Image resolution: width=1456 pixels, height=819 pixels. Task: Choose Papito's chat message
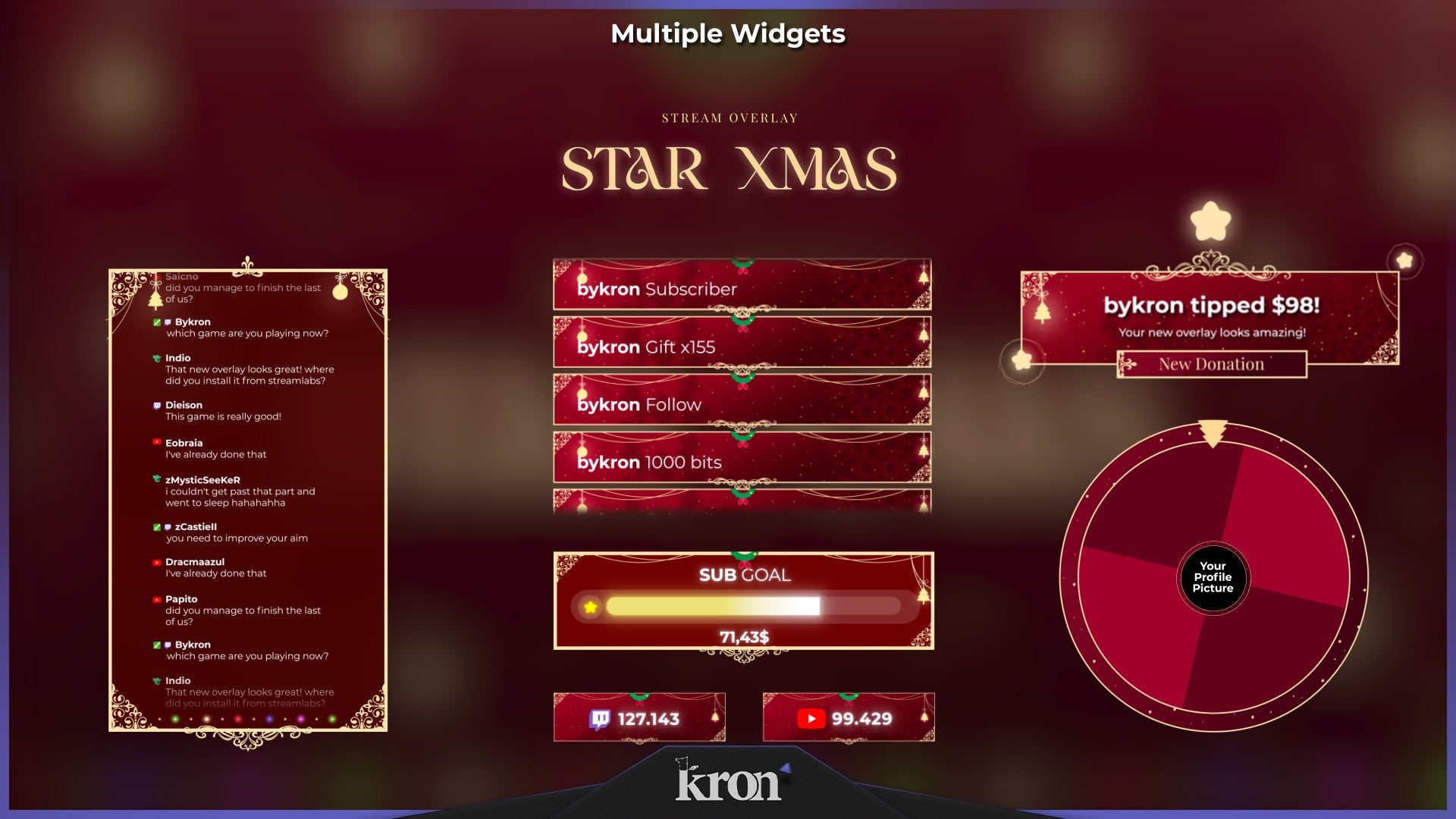(243, 610)
